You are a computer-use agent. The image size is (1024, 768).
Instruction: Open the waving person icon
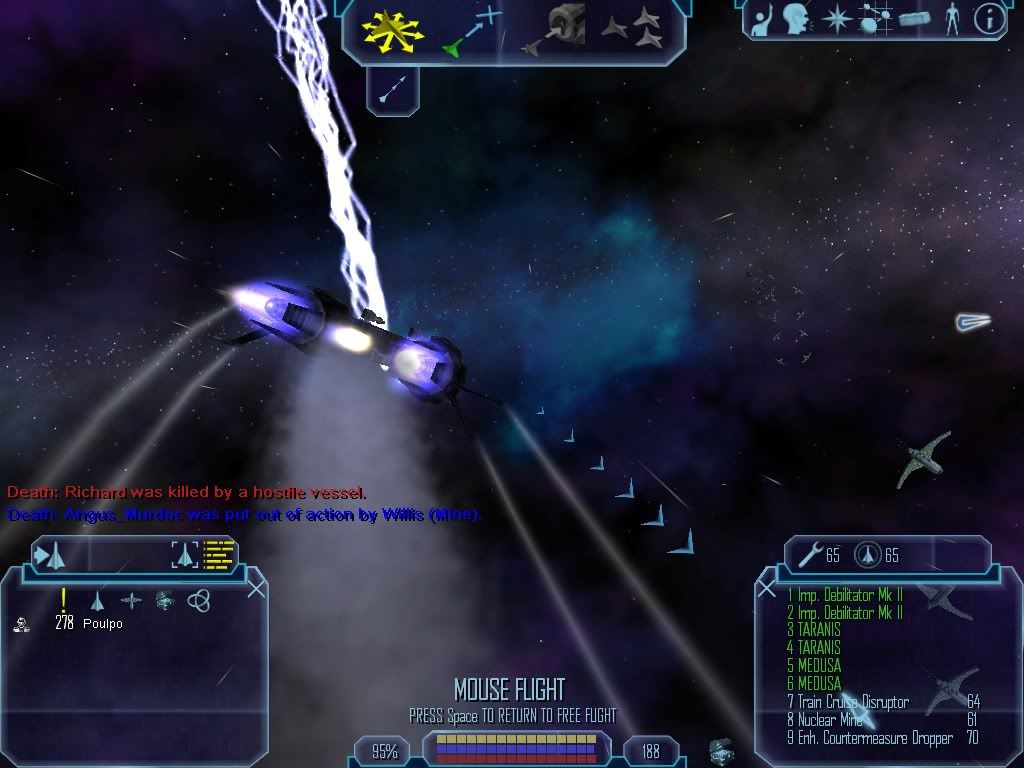point(761,19)
